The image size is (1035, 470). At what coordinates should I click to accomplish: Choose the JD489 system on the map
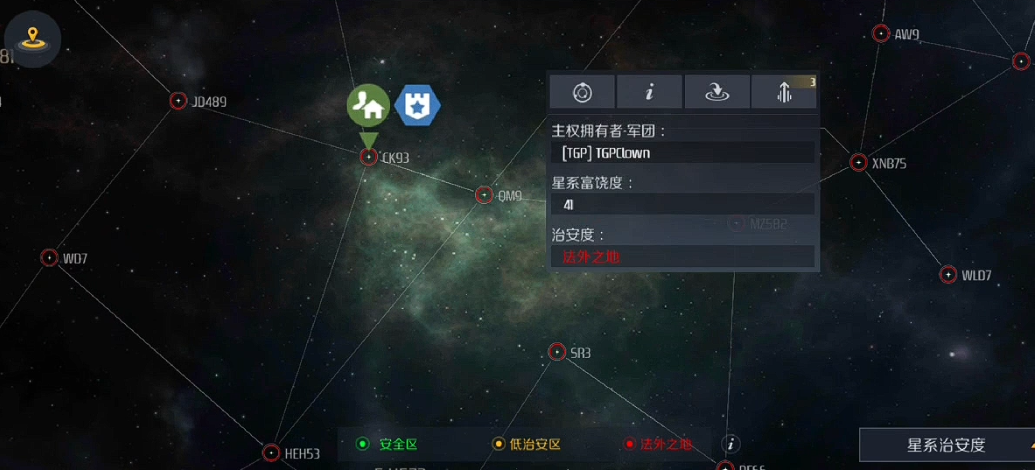(178, 101)
